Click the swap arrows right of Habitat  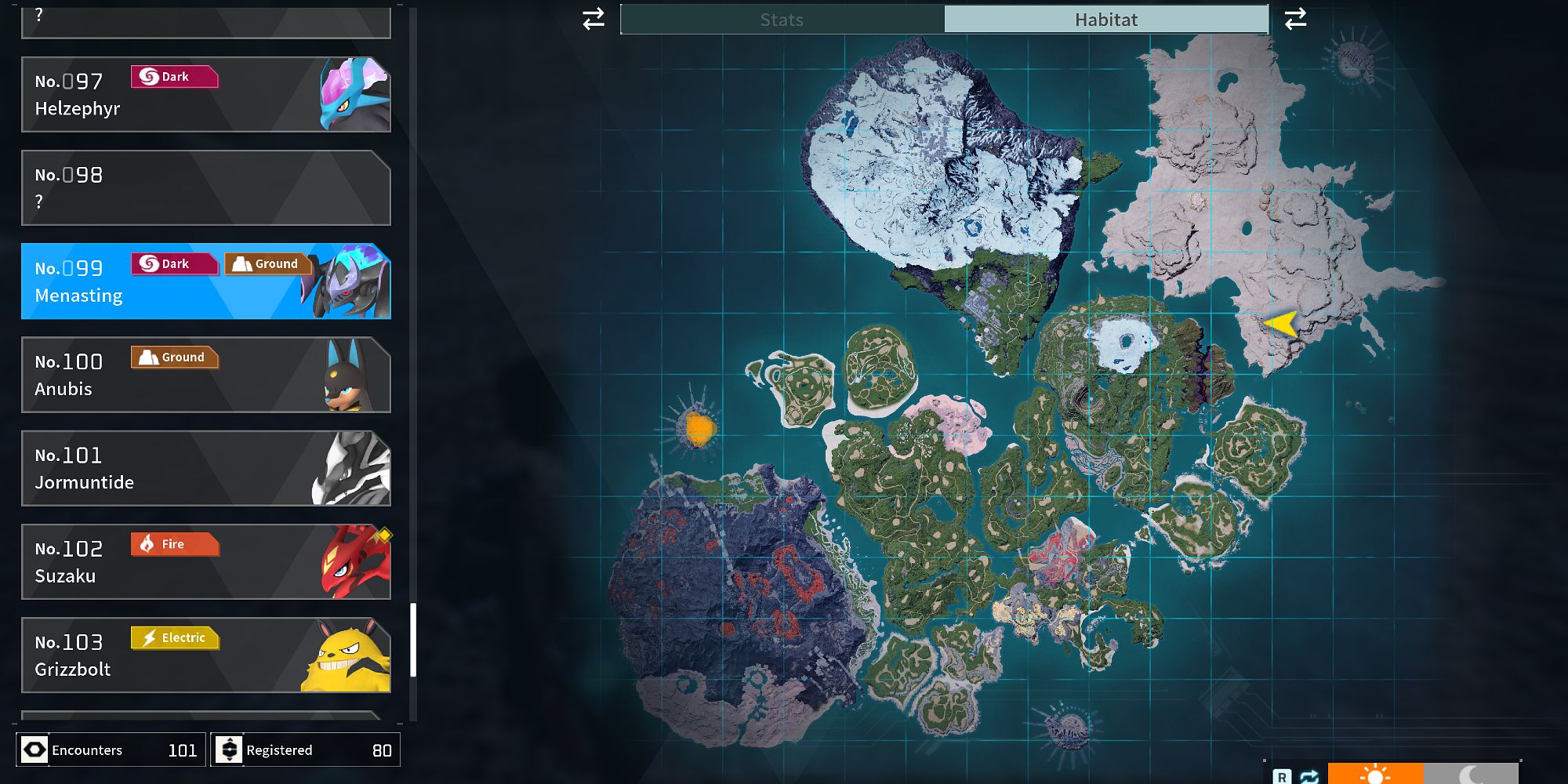(x=1295, y=19)
